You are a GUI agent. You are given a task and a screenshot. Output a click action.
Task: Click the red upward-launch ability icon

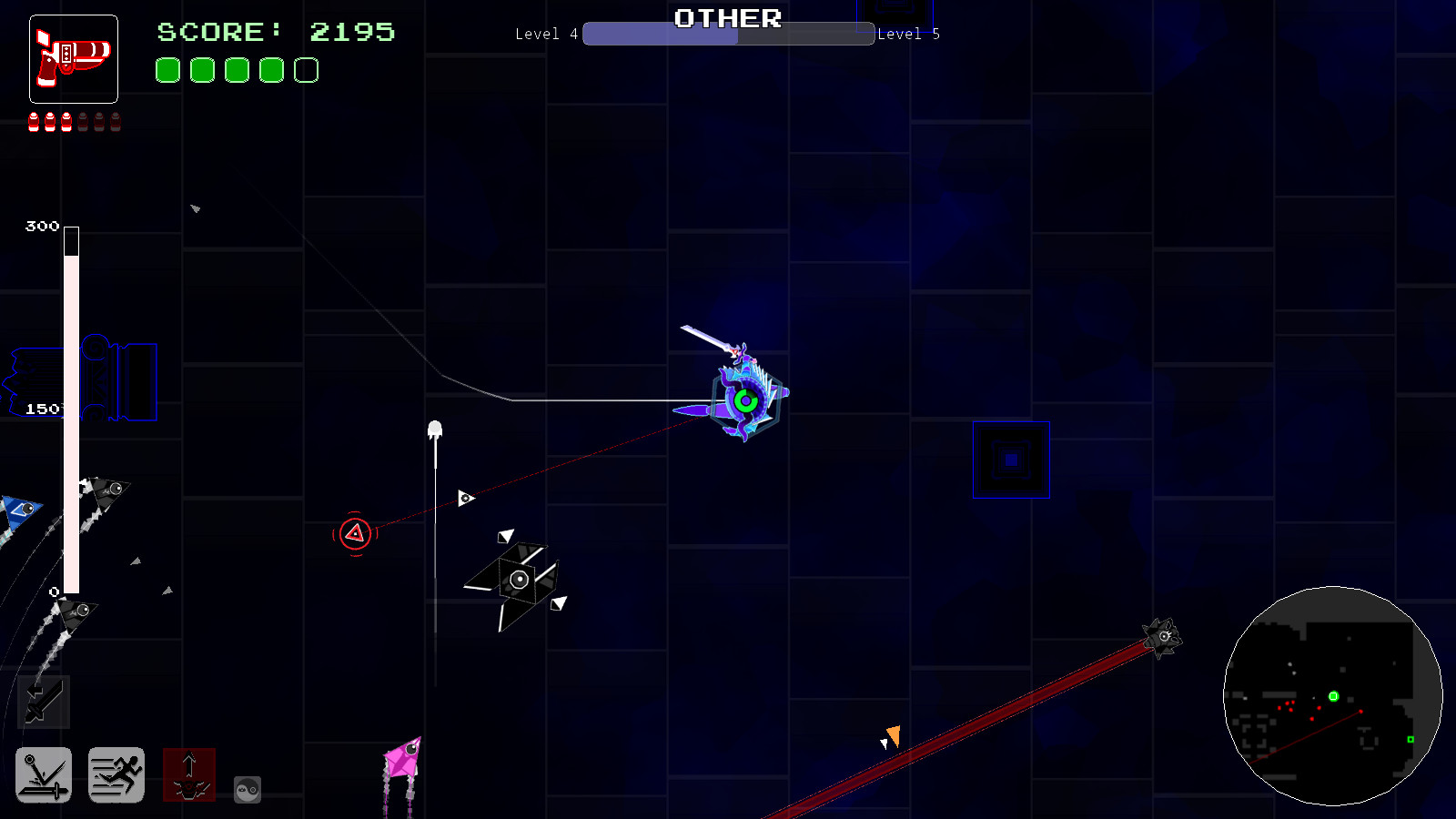click(x=189, y=776)
